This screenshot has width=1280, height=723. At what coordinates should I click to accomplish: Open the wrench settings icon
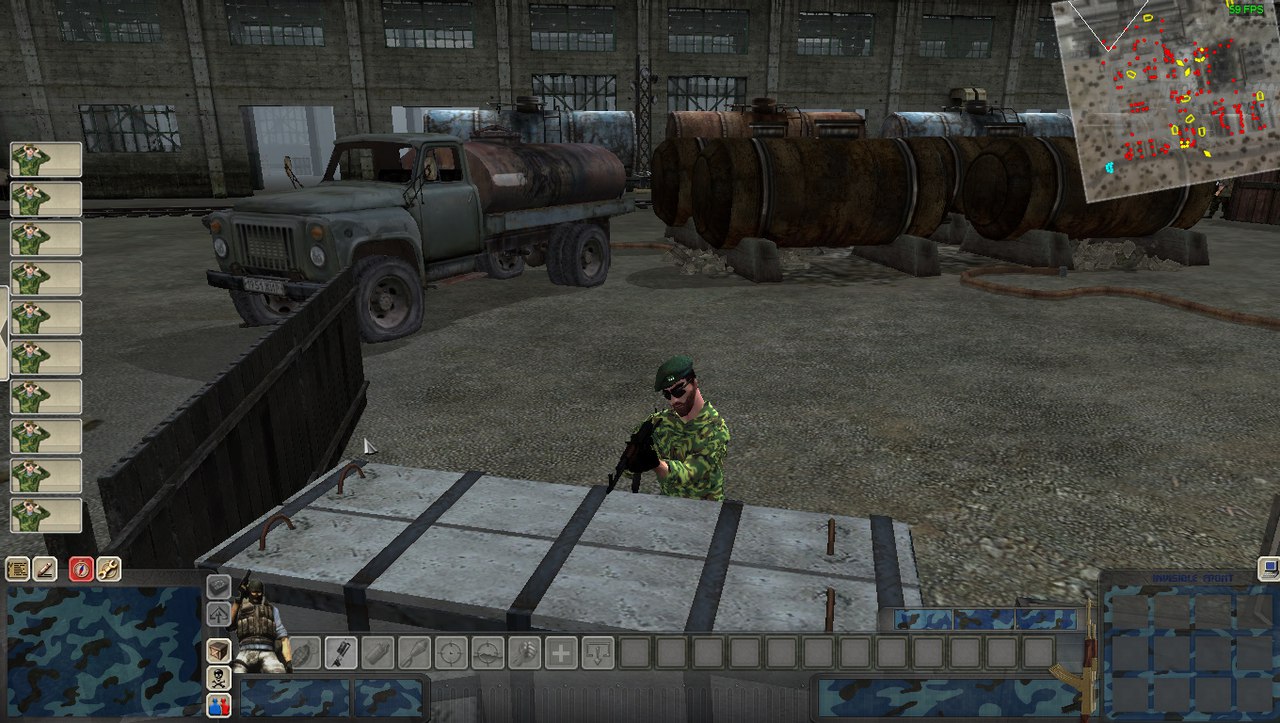click(108, 569)
